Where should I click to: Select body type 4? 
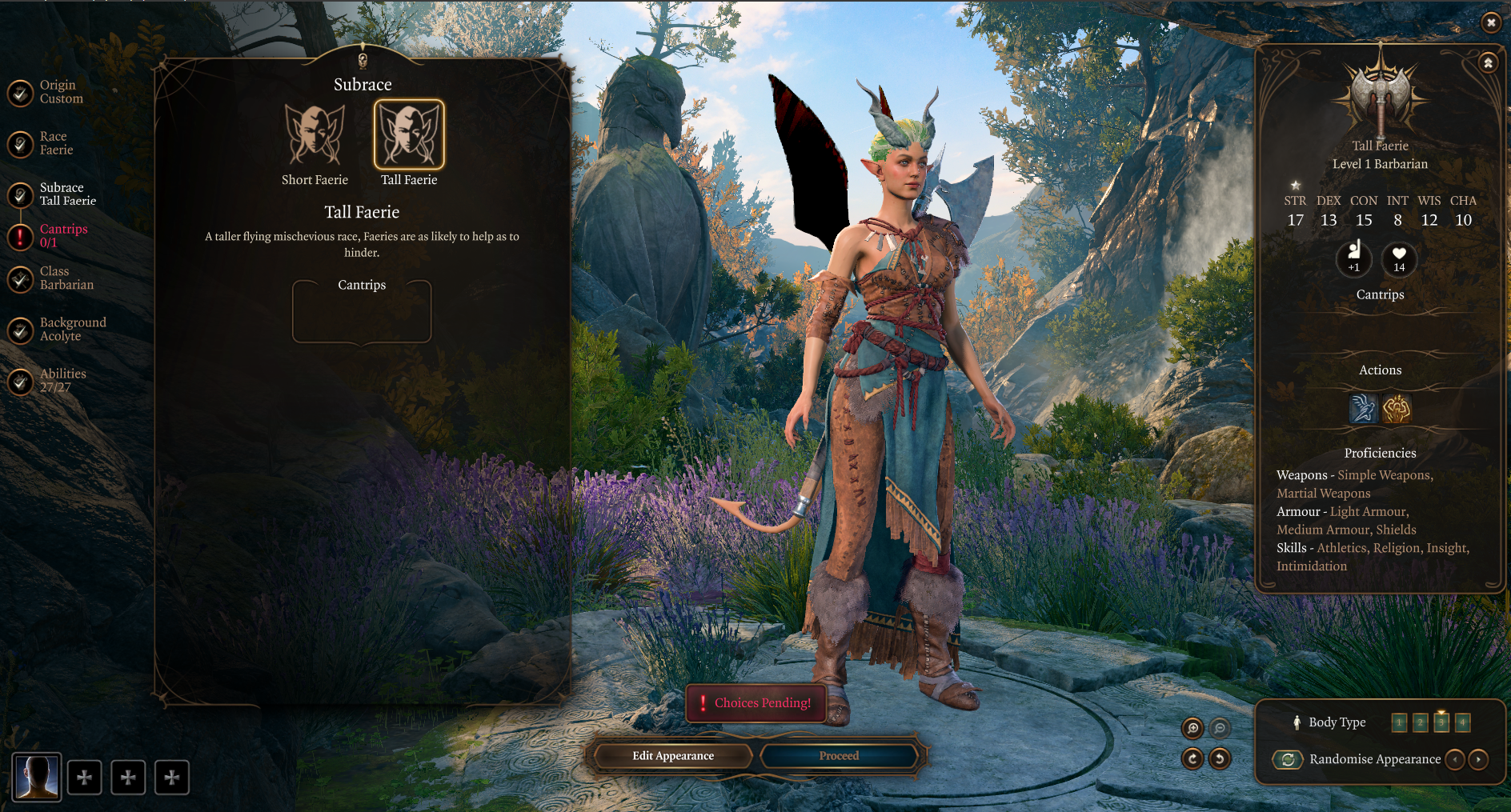click(x=1462, y=723)
